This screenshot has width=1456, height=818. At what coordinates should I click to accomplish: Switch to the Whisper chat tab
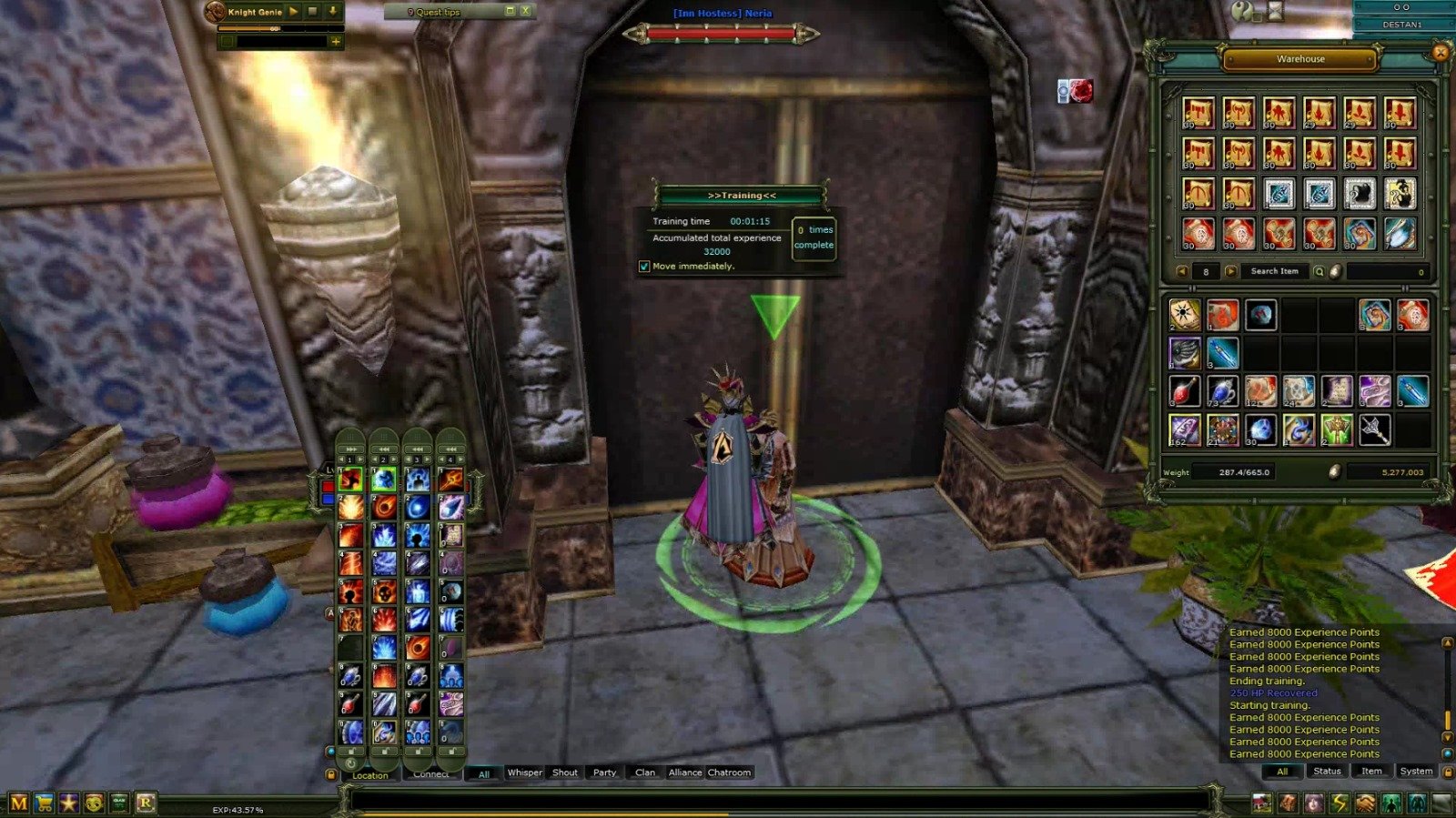(x=525, y=773)
